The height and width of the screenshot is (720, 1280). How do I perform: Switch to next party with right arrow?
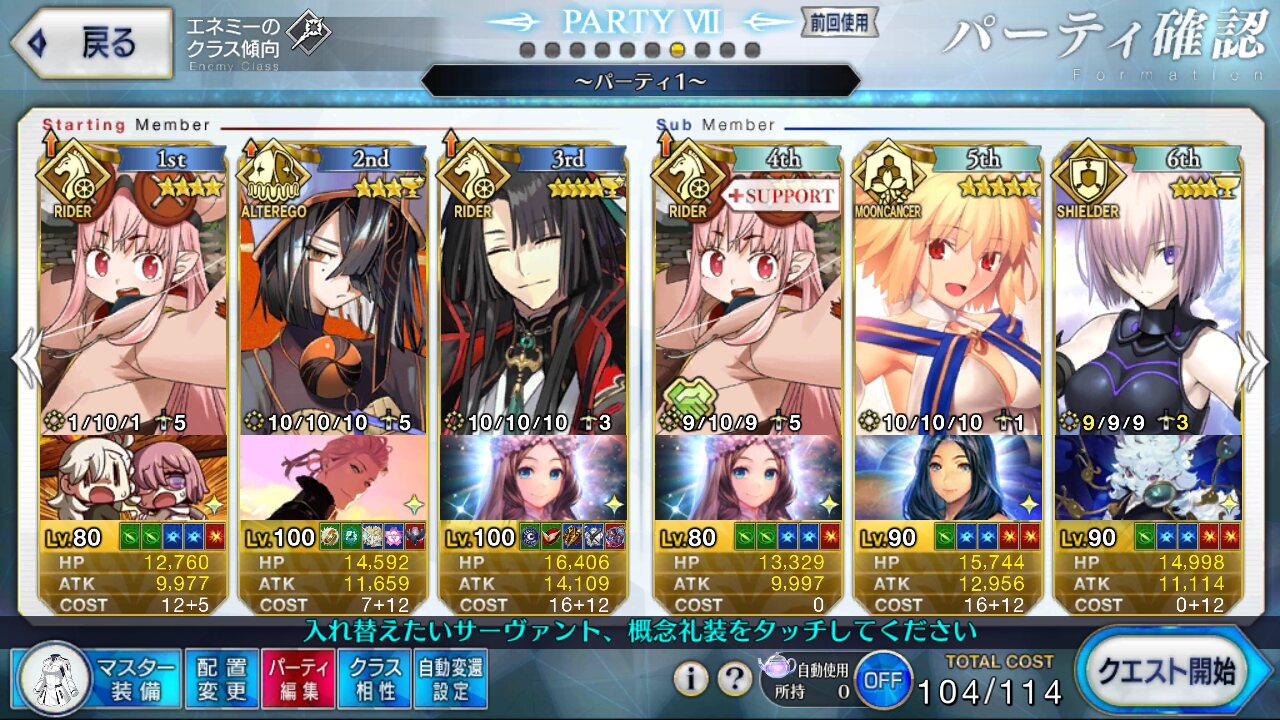(x=1255, y=362)
